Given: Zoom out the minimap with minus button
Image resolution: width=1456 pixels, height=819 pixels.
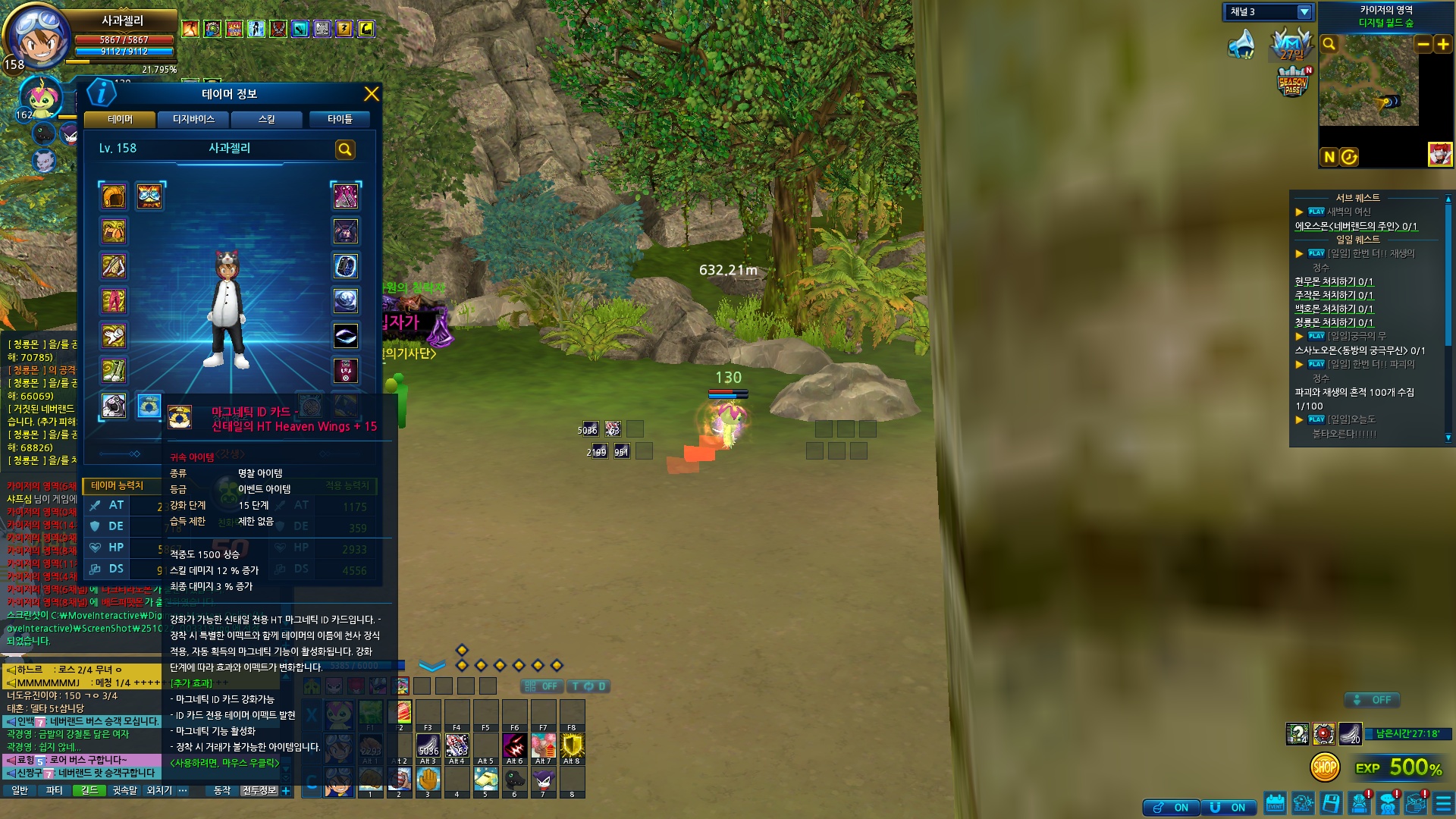Looking at the screenshot, I should (x=1423, y=45).
